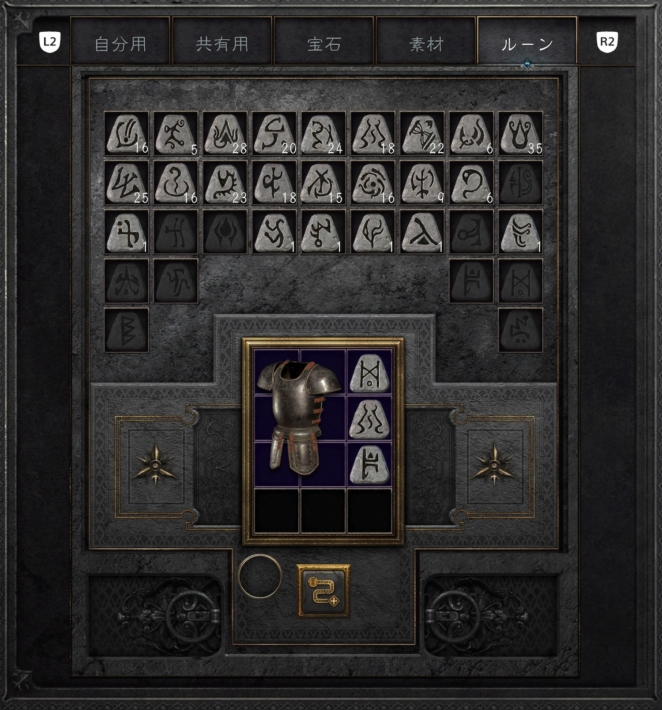Pick the rune stack with count 5
The width and height of the screenshot is (662, 710).
click(175, 132)
